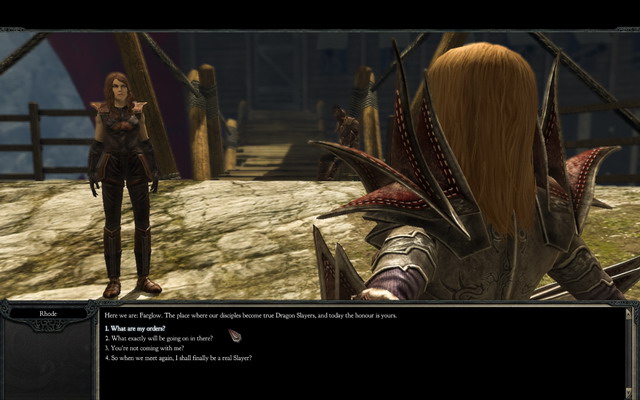
Task: Pick the reply about finally being a real Slayer
Action: click(178, 357)
